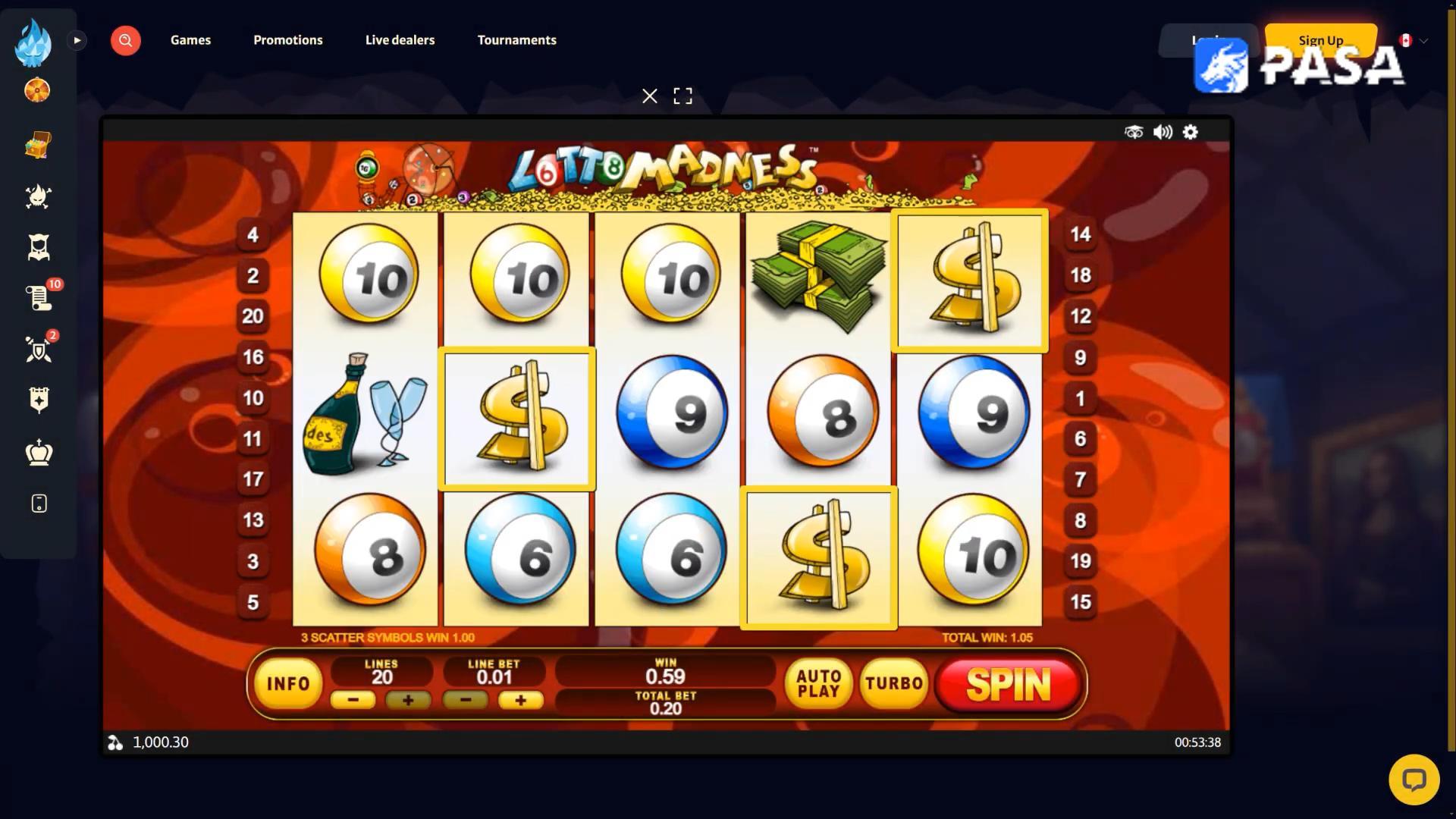Expand the game to fullscreen
1456x819 pixels.
[682, 96]
